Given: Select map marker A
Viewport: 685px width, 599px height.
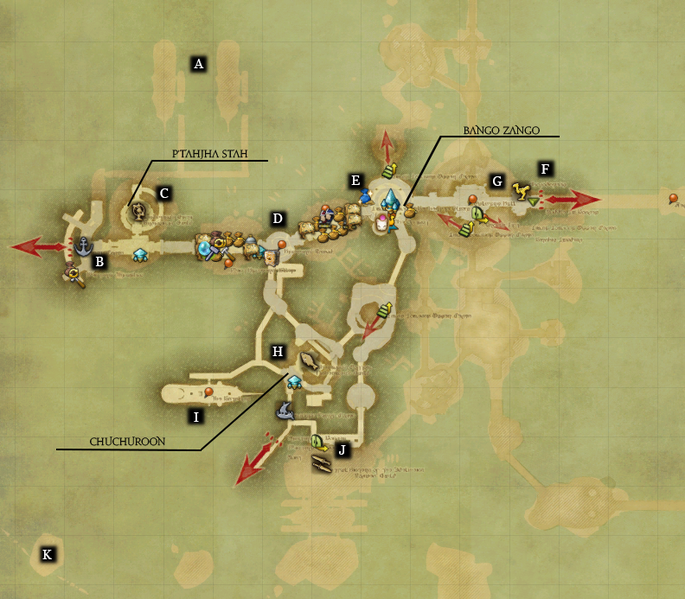Looking at the screenshot, I should coord(198,64).
